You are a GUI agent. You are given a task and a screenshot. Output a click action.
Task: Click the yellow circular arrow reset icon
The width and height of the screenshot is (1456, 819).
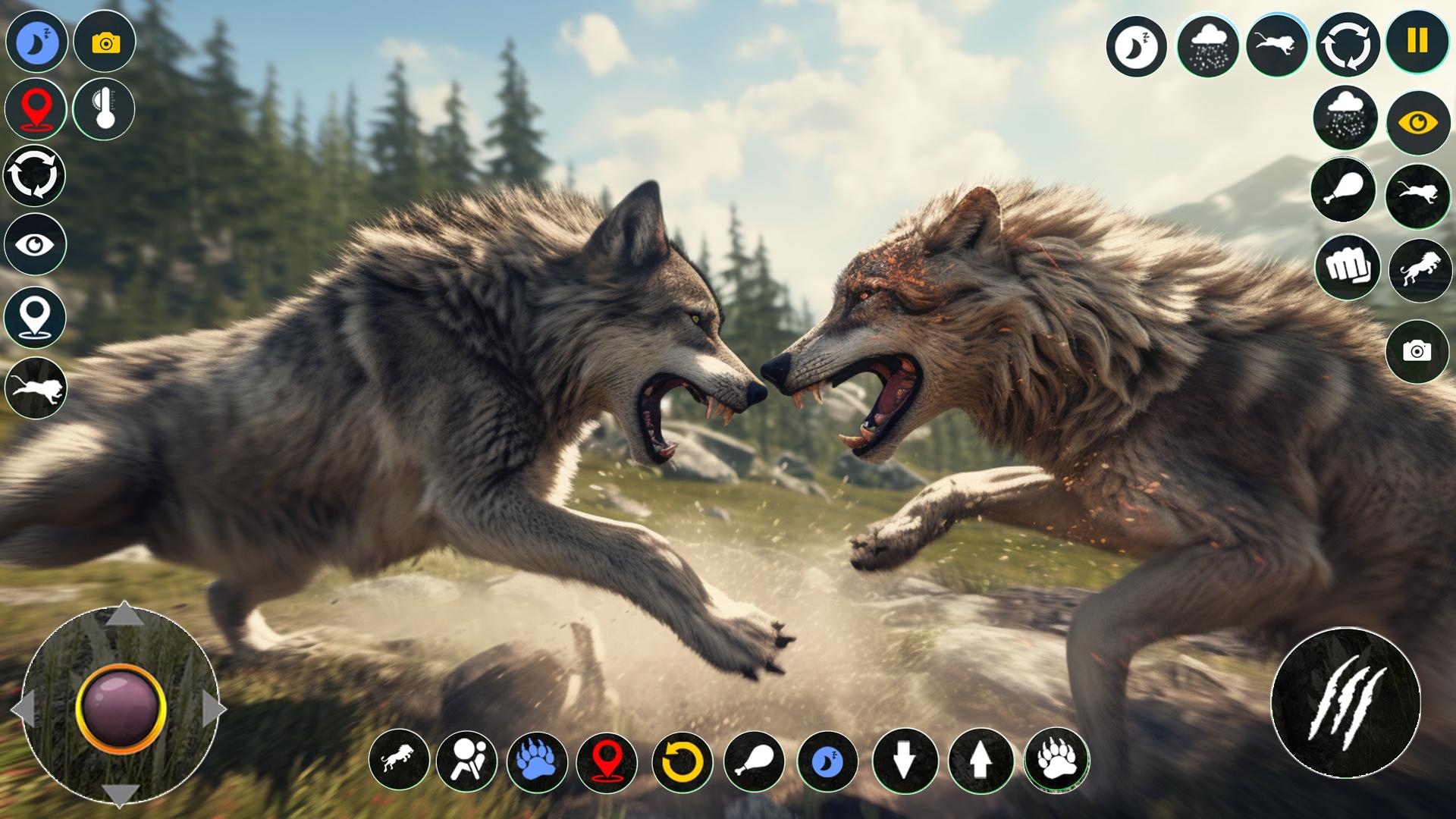681,761
